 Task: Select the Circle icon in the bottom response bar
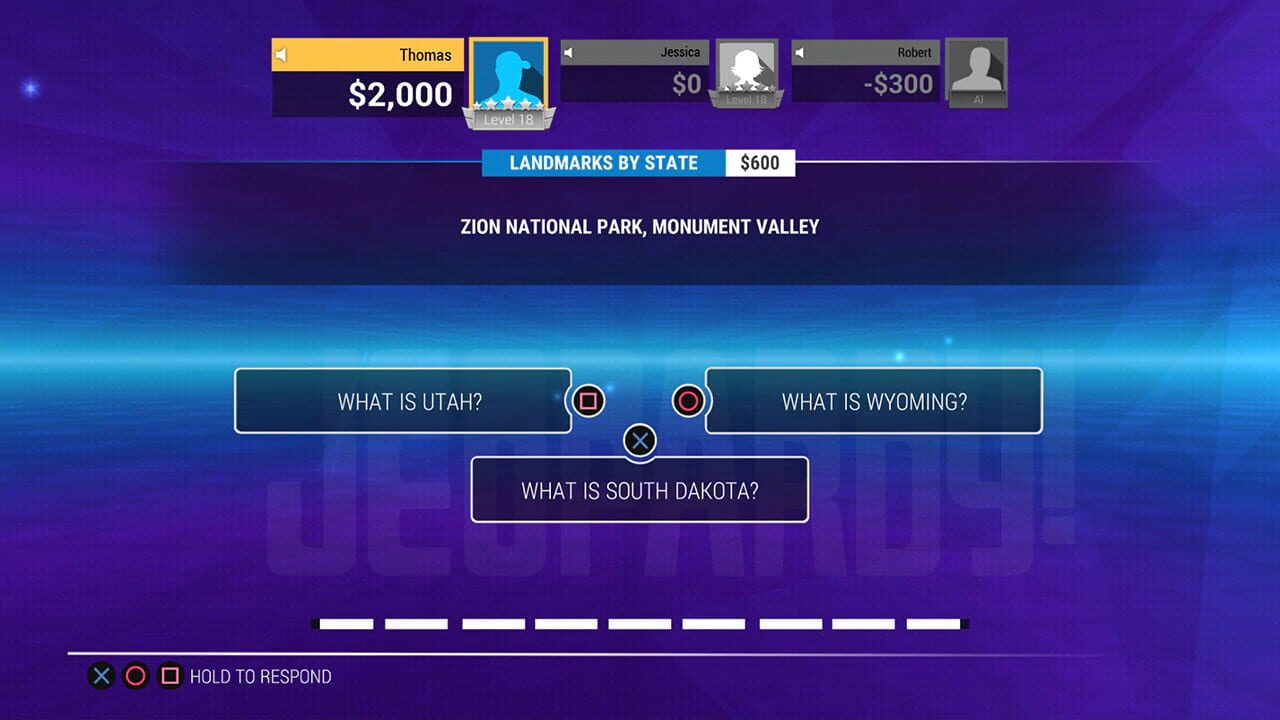(x=136, y=676)
